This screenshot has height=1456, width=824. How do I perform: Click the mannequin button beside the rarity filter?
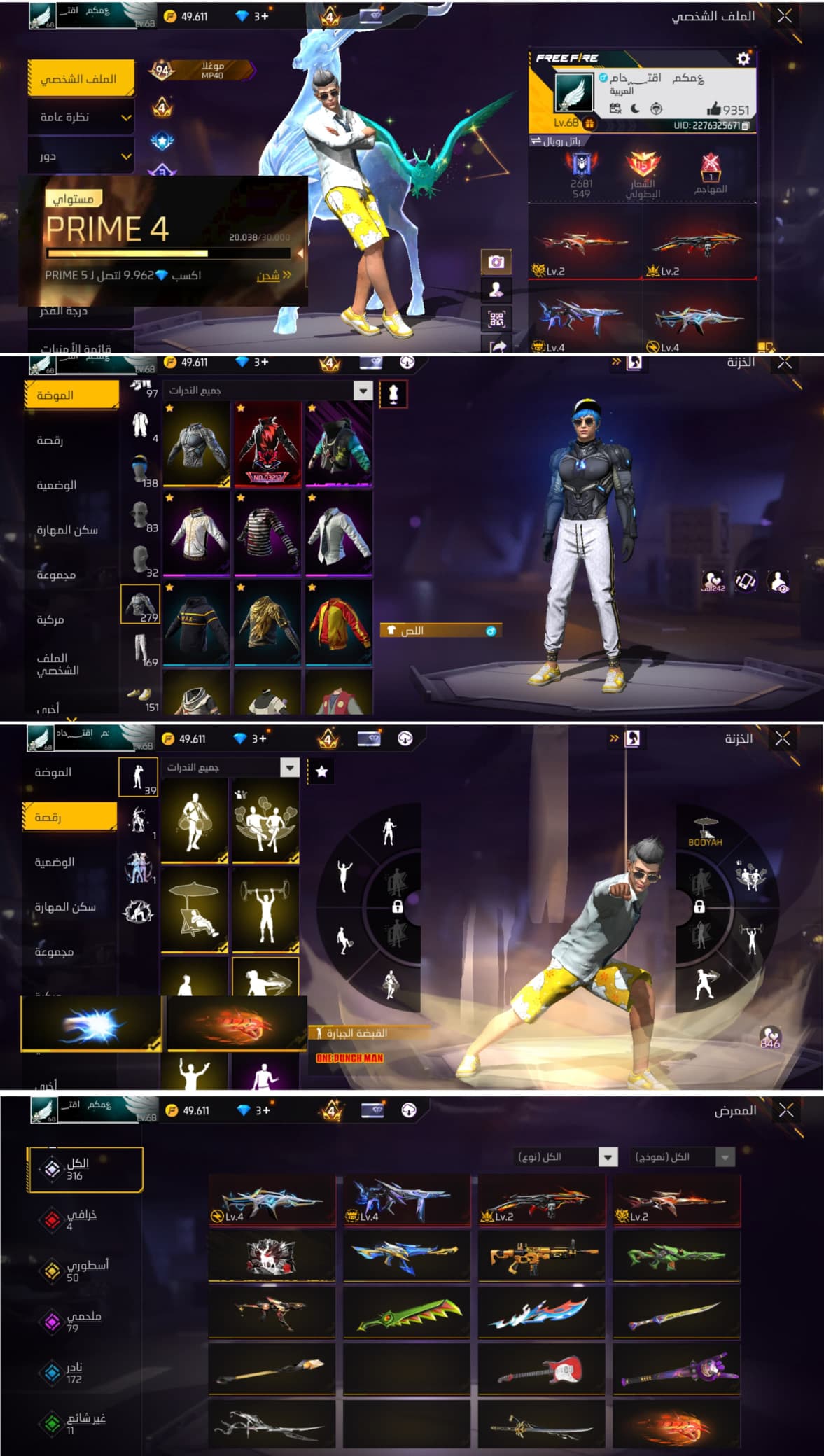click(393, 394)
